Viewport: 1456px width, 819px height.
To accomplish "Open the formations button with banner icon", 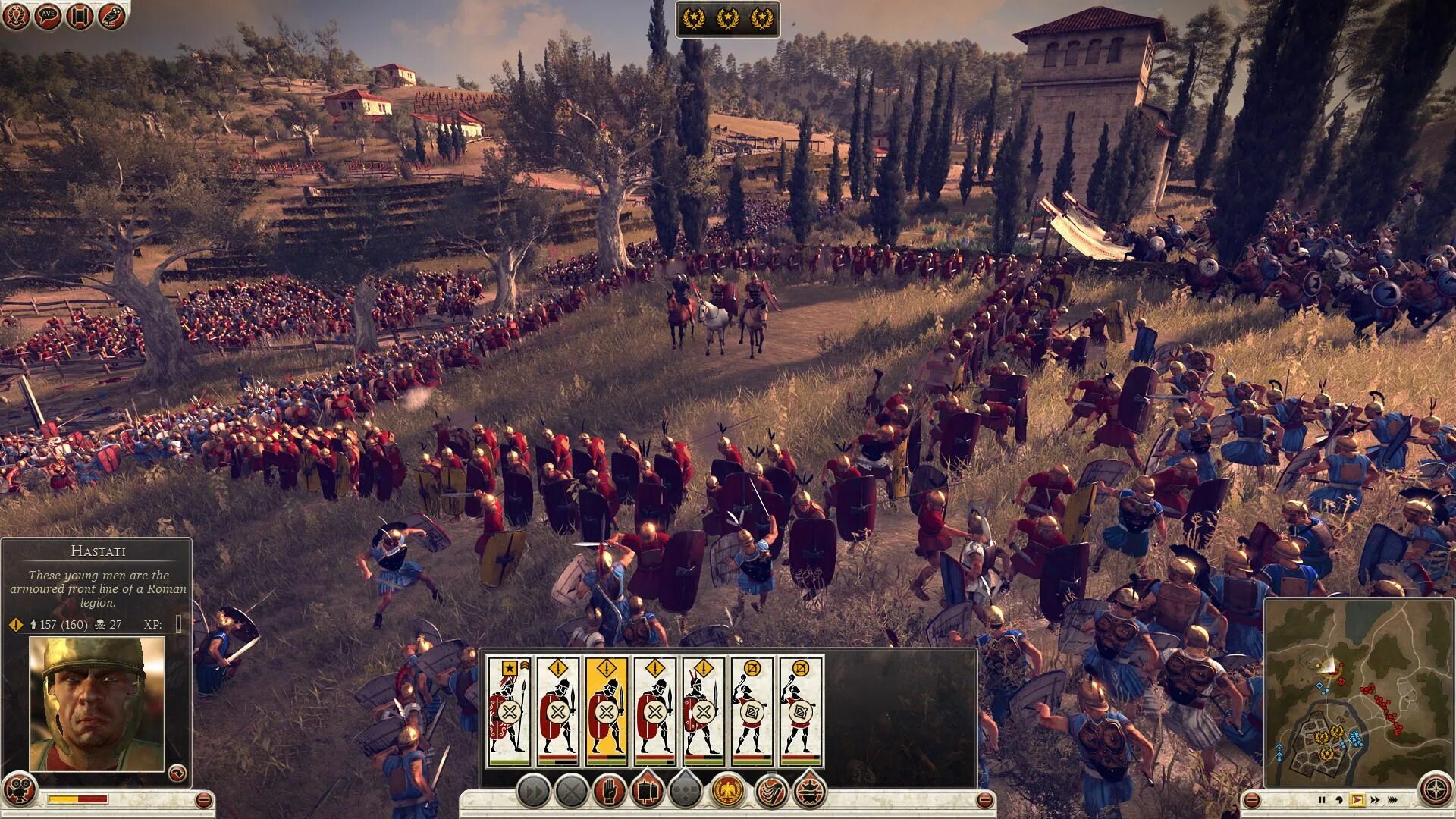I will pos(647,792).
